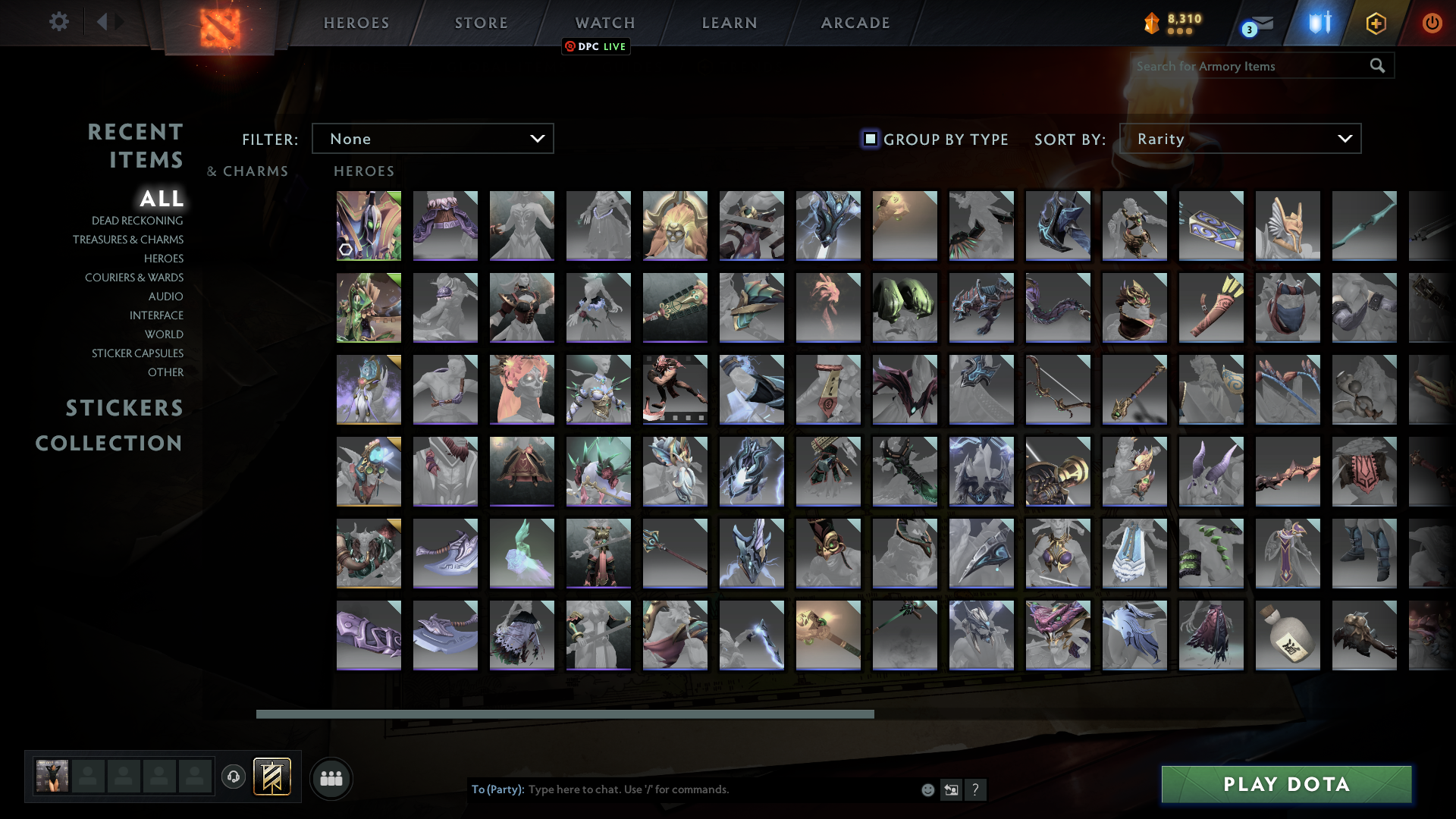Image resolution: width=1456 pixels, height=819 pixels.
Task: Open the ARCADE tab
Action: click(855, 23)
